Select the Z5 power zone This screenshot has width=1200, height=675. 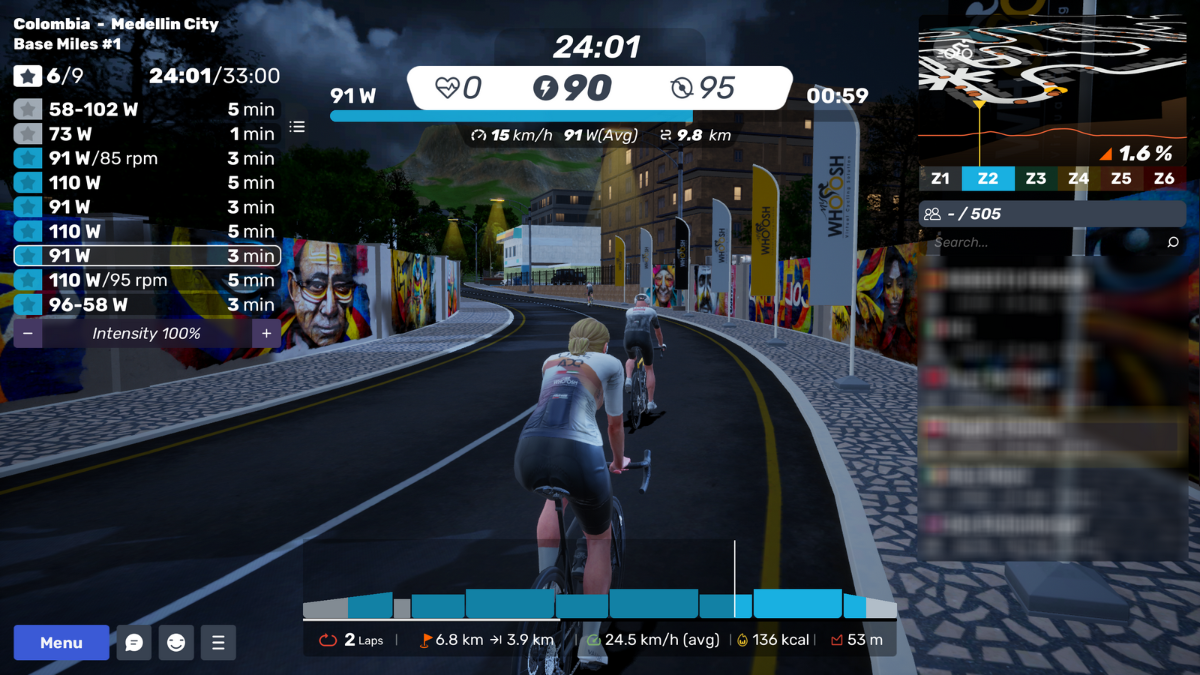pos(1121,179)
